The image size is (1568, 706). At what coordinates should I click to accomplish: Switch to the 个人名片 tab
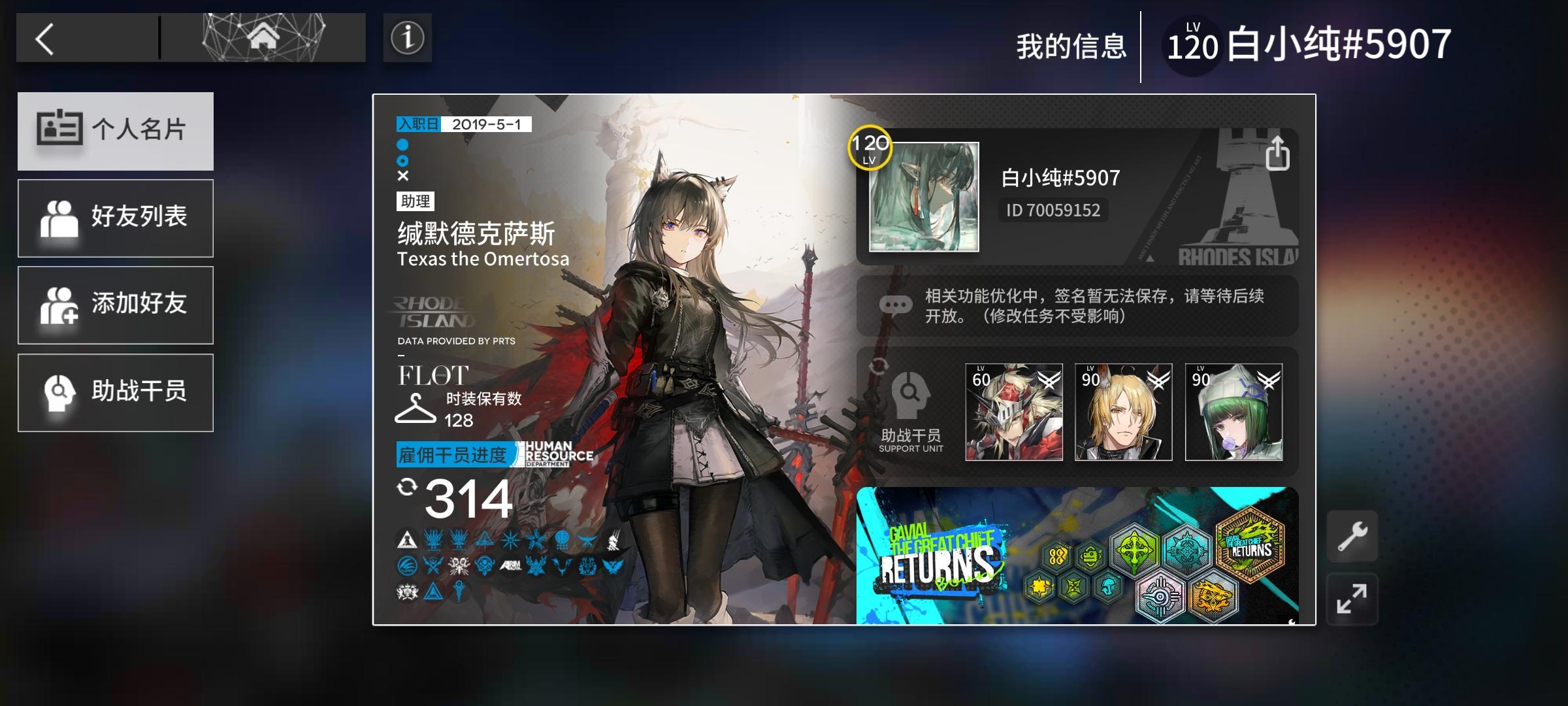116,131
